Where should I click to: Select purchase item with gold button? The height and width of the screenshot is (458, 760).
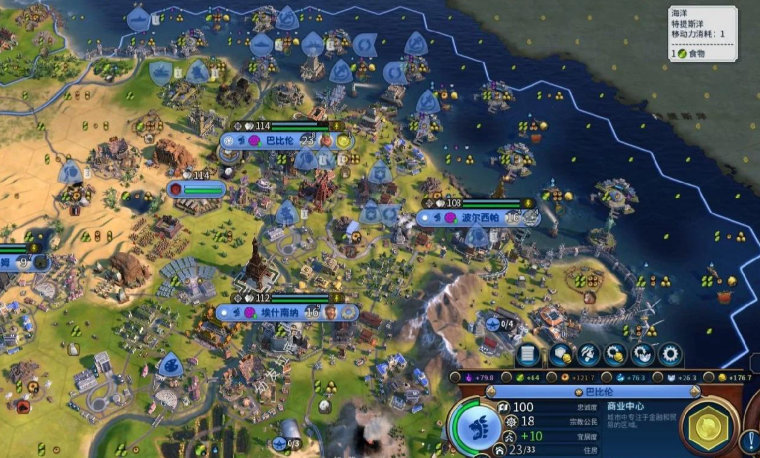pyautogui.click(x=615, y=354)
